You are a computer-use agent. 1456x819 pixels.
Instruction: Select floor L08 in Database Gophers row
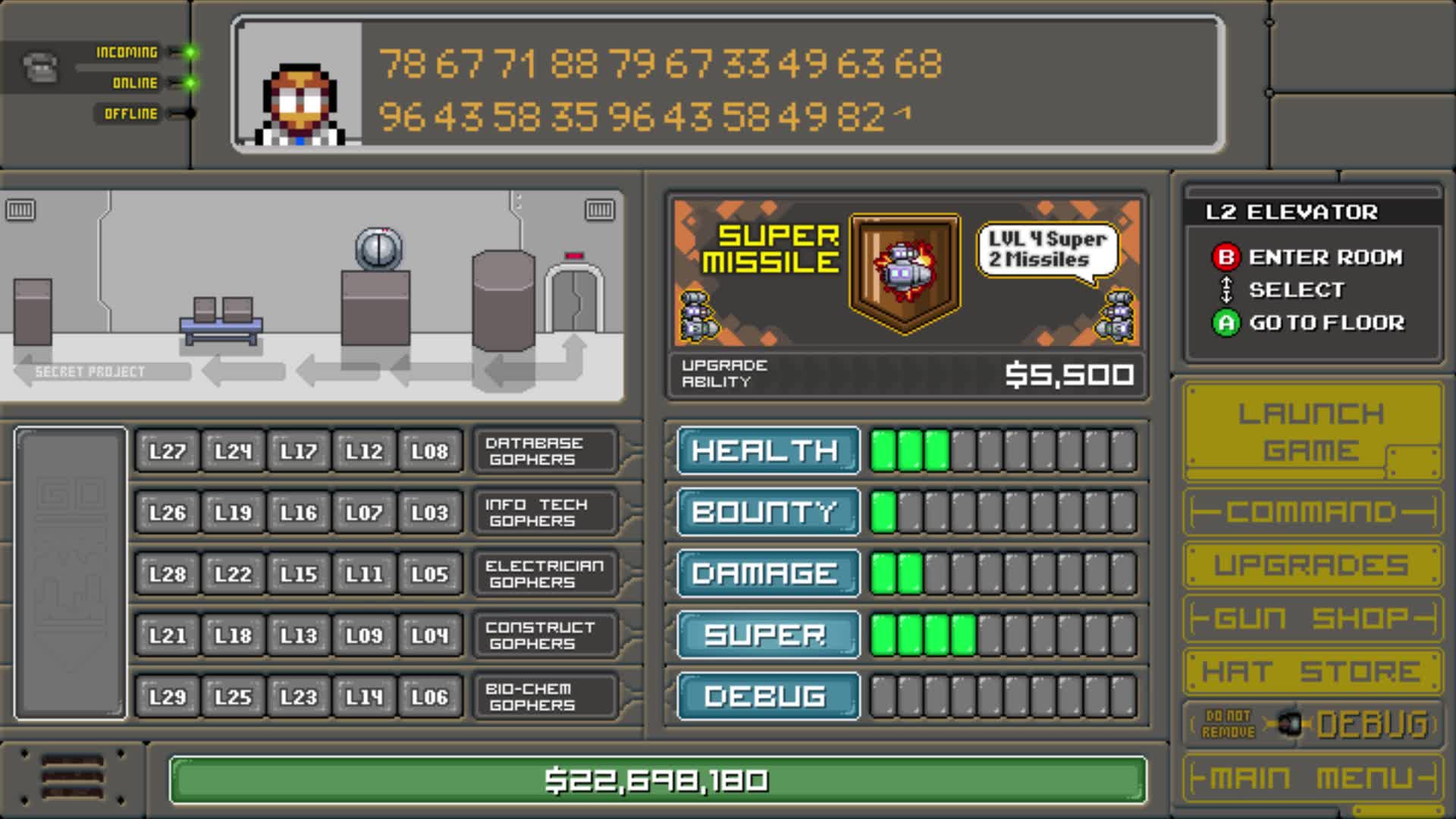(430, 450)
